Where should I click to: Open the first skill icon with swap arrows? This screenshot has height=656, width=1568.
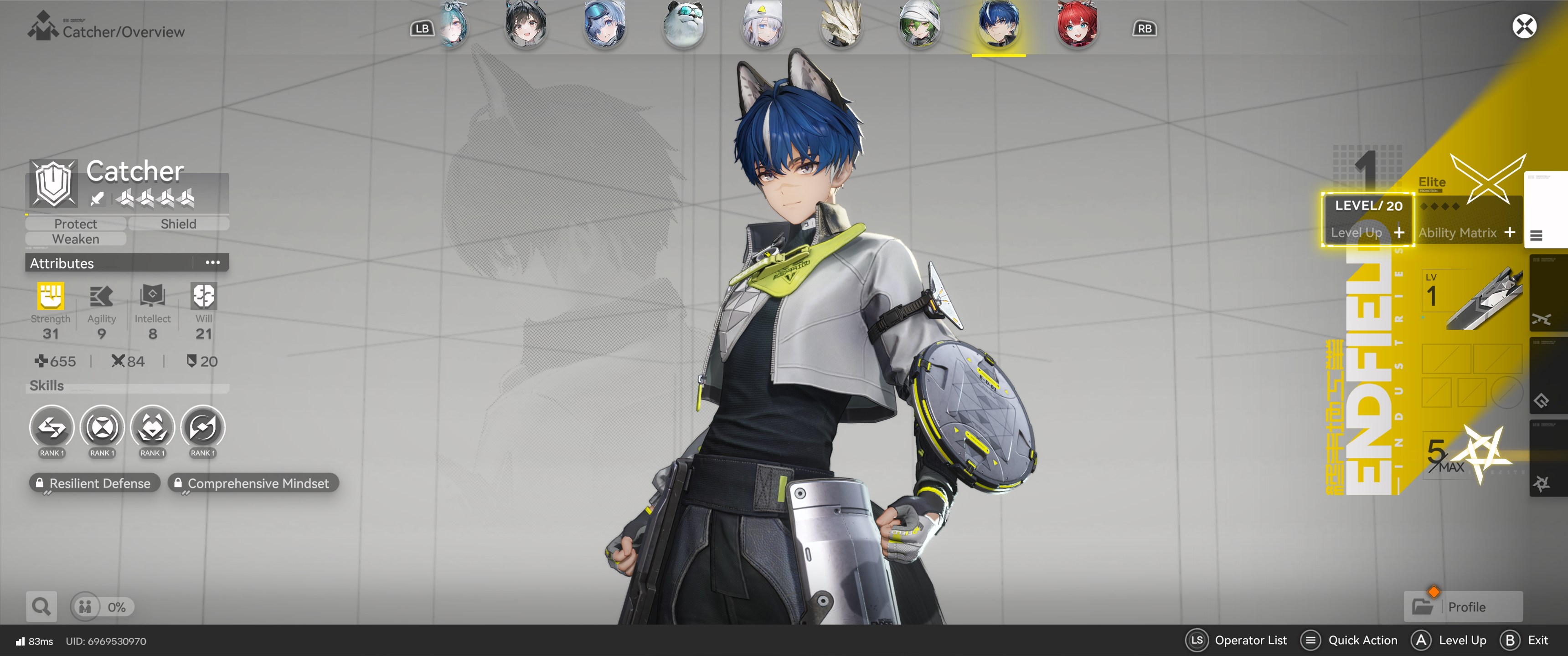point(52,428)
